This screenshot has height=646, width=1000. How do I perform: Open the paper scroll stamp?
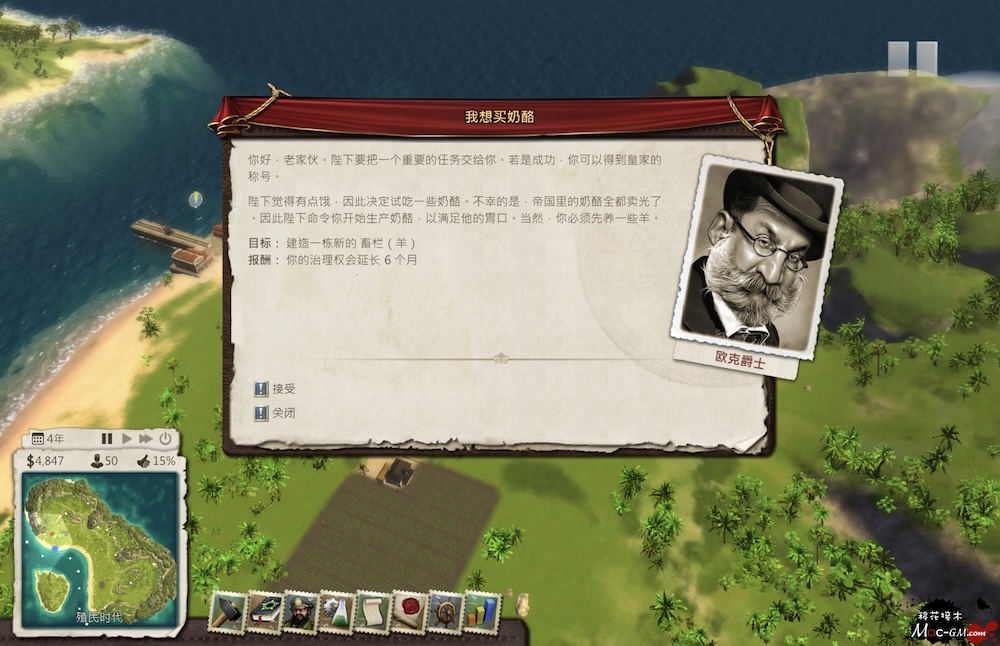[x=372, y=612]
